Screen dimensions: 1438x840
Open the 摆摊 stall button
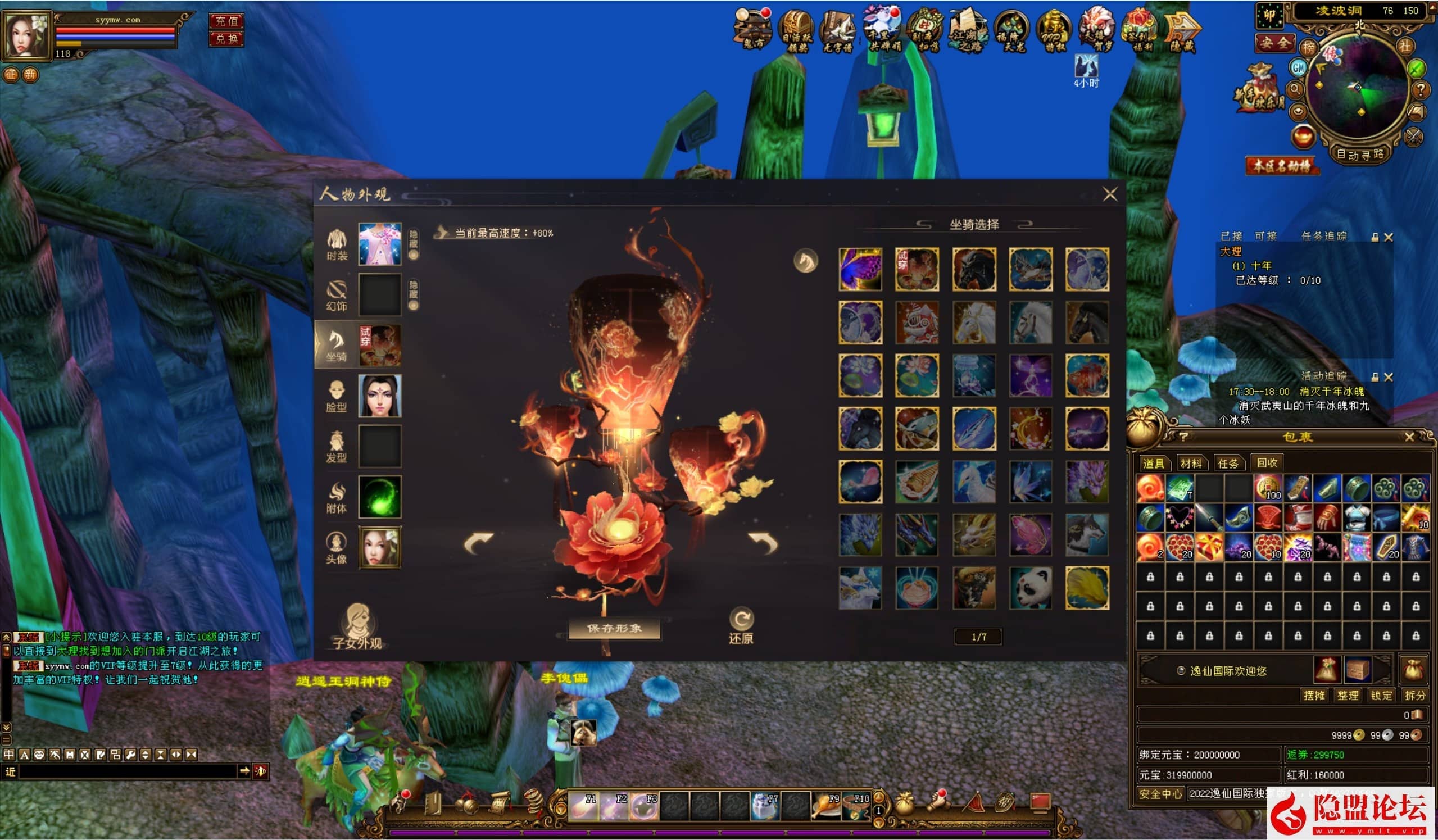1314,696
